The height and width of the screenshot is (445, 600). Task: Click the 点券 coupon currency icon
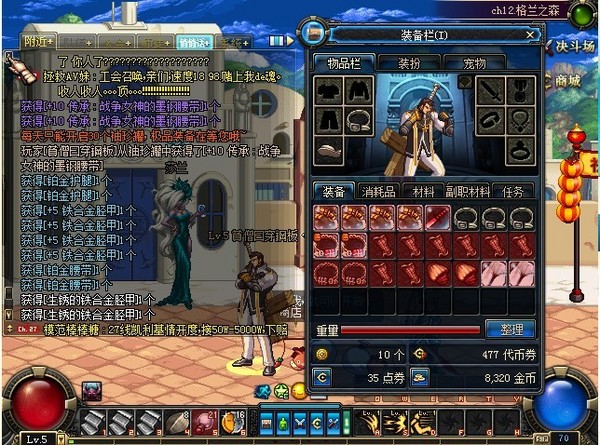click(322, 376)
